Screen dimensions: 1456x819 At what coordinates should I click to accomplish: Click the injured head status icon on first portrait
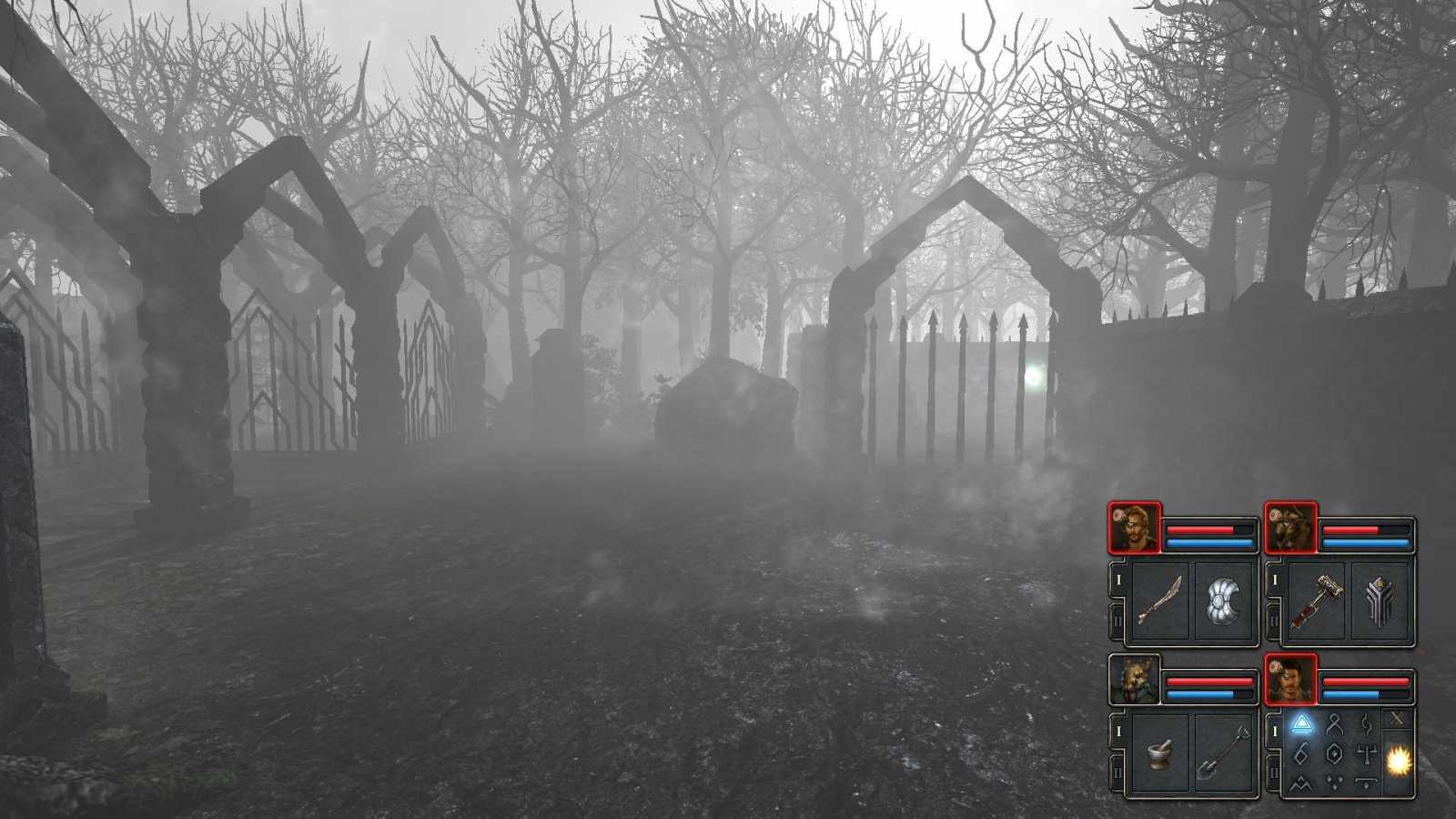(x=1117, y=515)
